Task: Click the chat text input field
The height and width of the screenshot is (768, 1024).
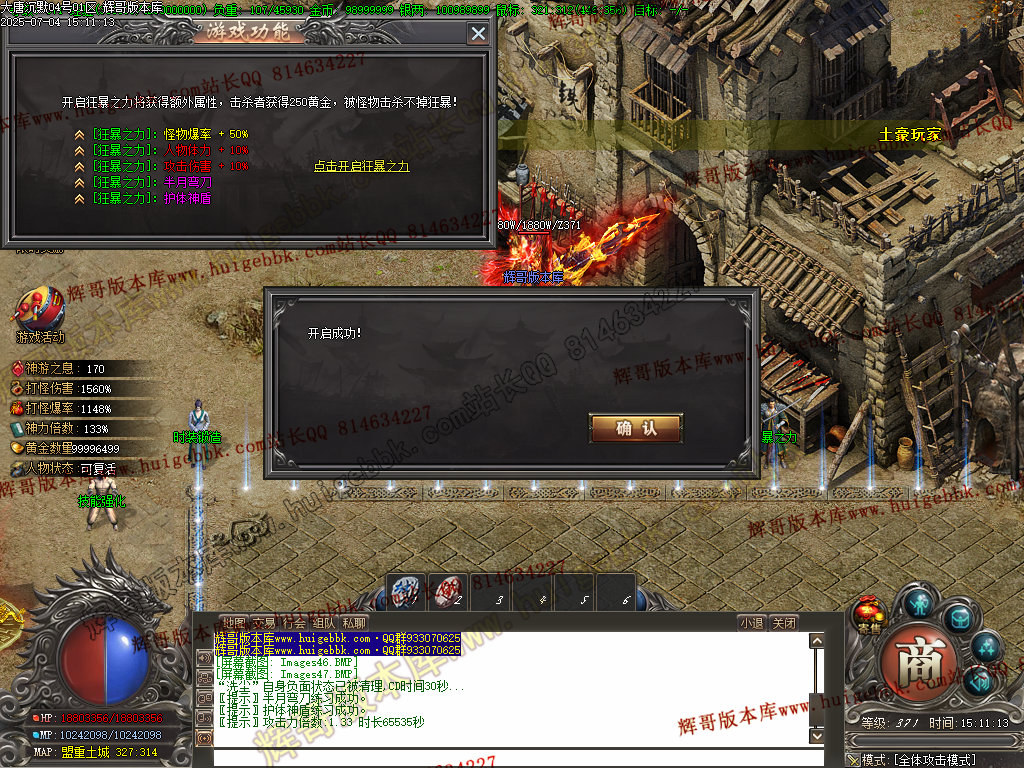Action: pos(510,757)
